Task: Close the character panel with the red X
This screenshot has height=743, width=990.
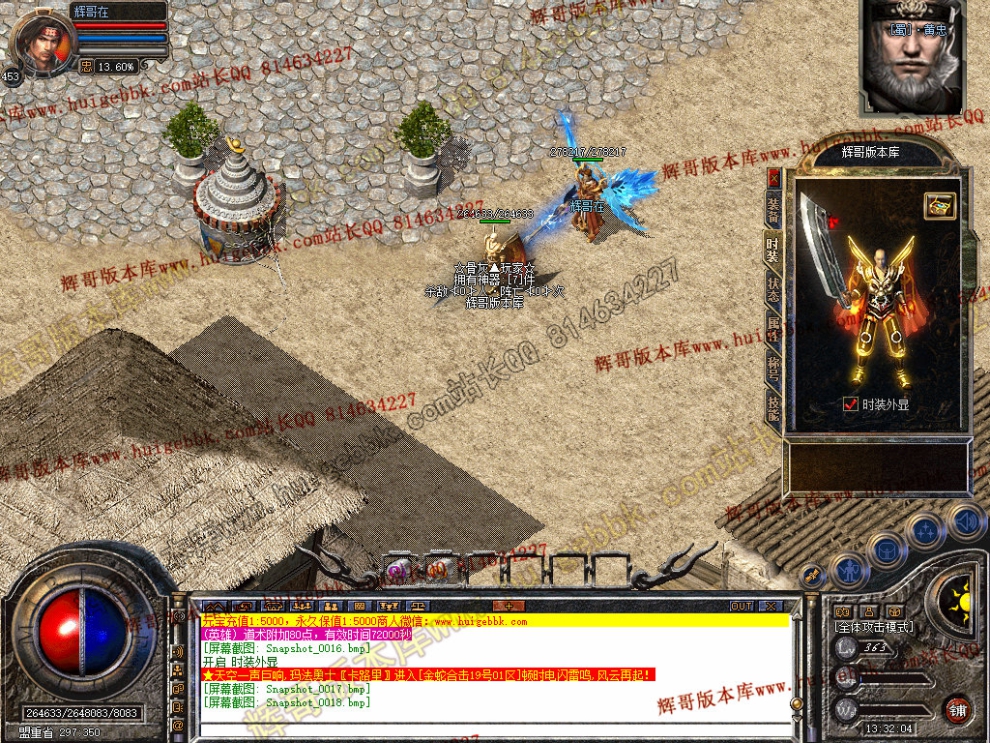Action: (773, 177)
